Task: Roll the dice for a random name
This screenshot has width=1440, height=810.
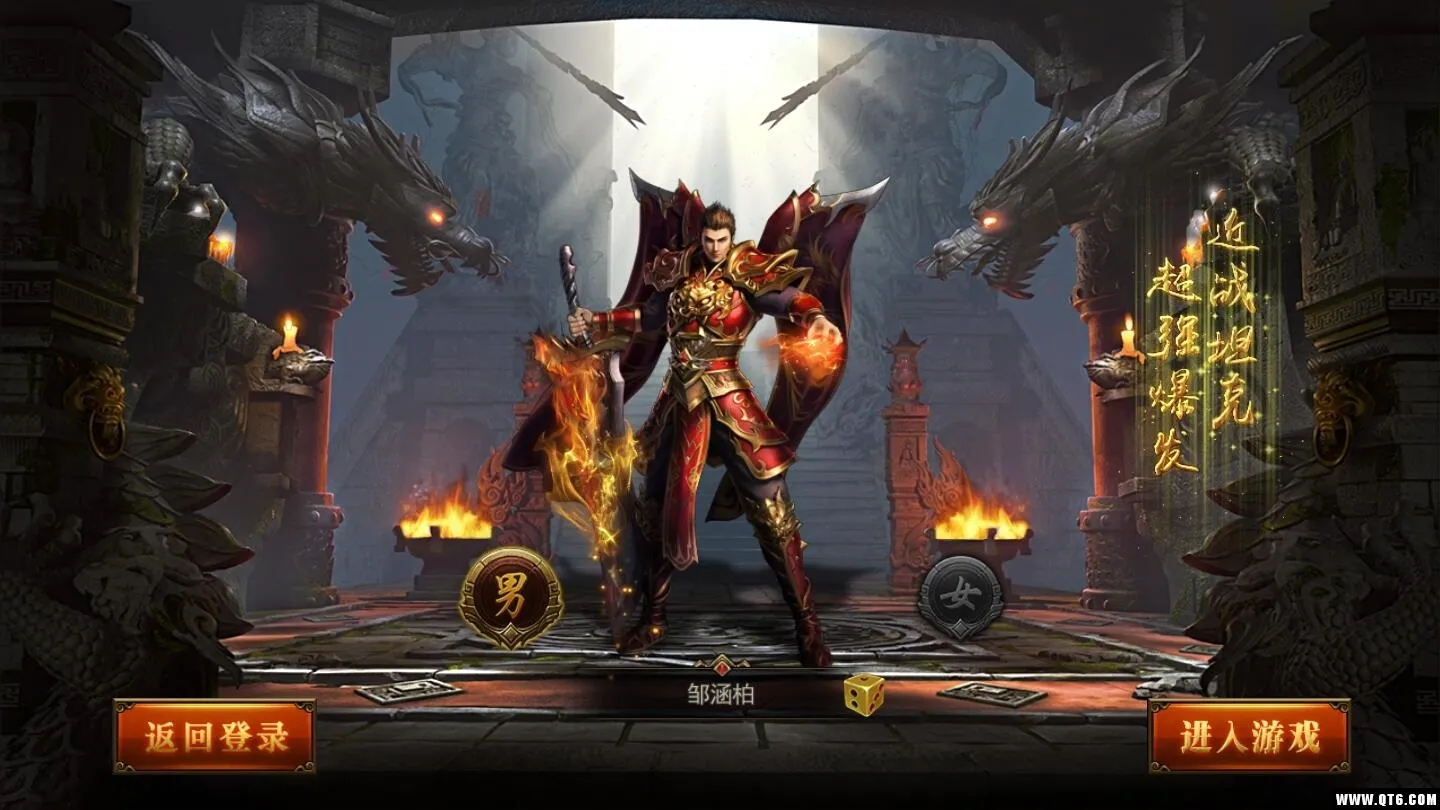Action: point(863,694)
